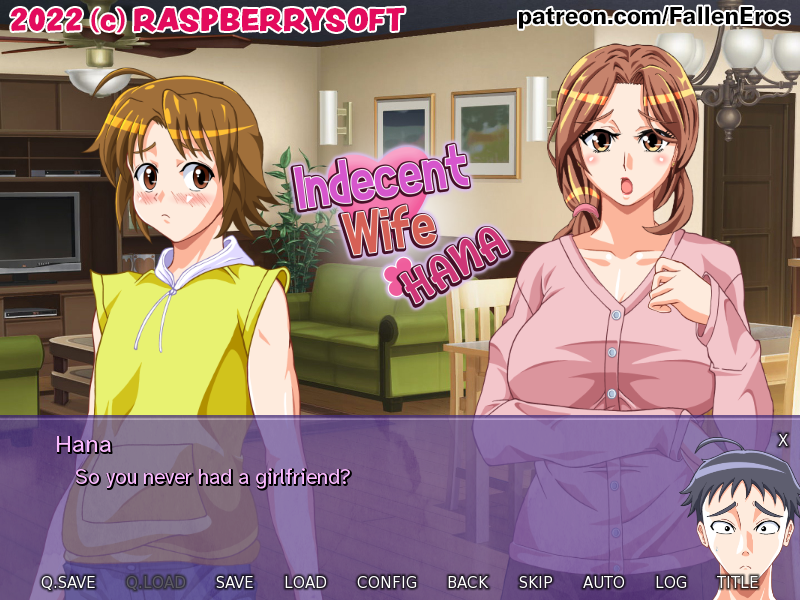Return to the TITLE screen
The width and height of the screenshot is (800, 600).
pyautogui.click(x=737, y=582)
